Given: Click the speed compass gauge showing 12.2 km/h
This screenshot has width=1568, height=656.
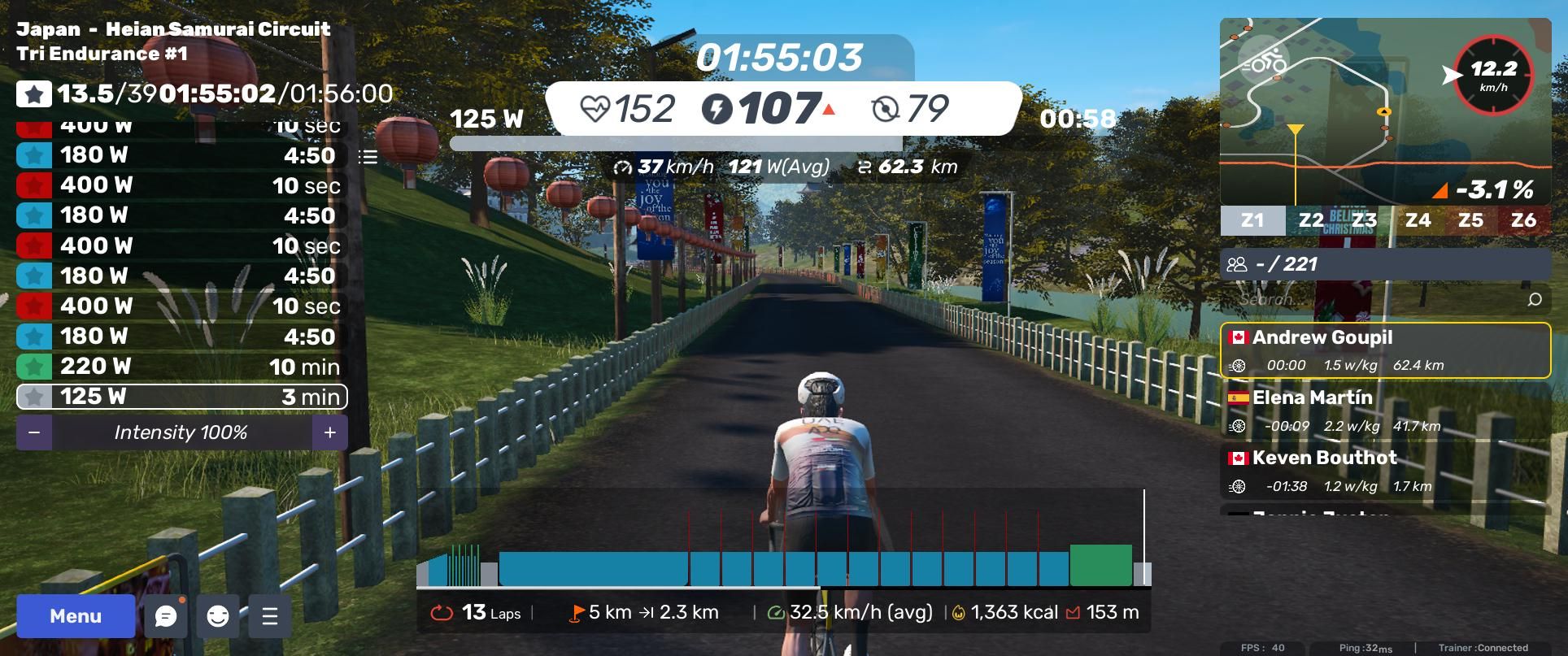Looking at the screenshot, I should click(x=1493, y=75).
